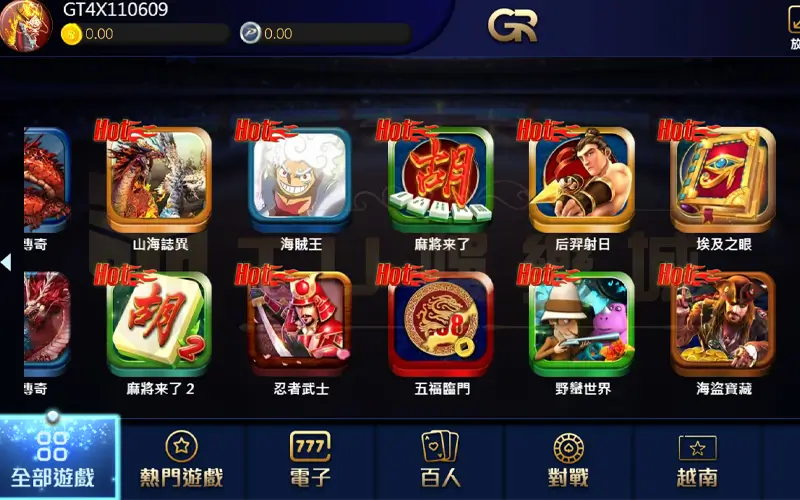Click the player avatar portrait
This screenshot has height=500, width=800.
(x=26, y=25)
